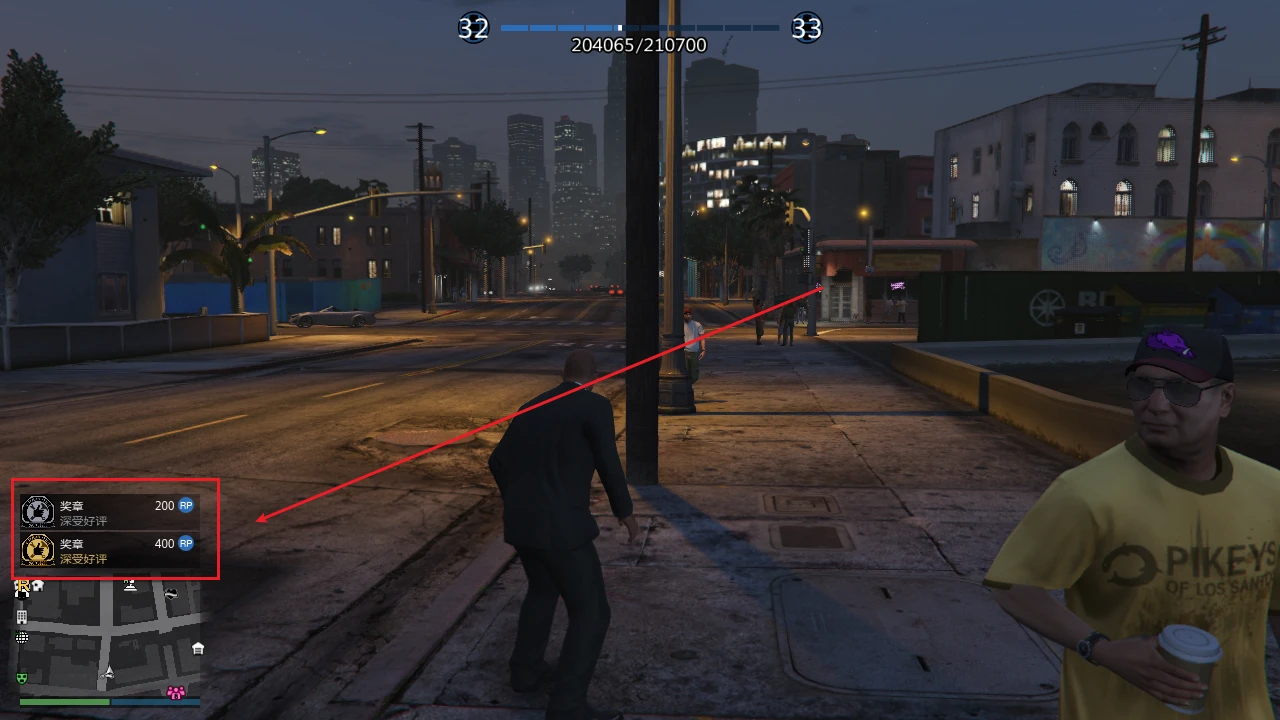Click the gold 奖章 medal award icon
The height and width of the screenshot is (720, 1280).
(37, 550)
